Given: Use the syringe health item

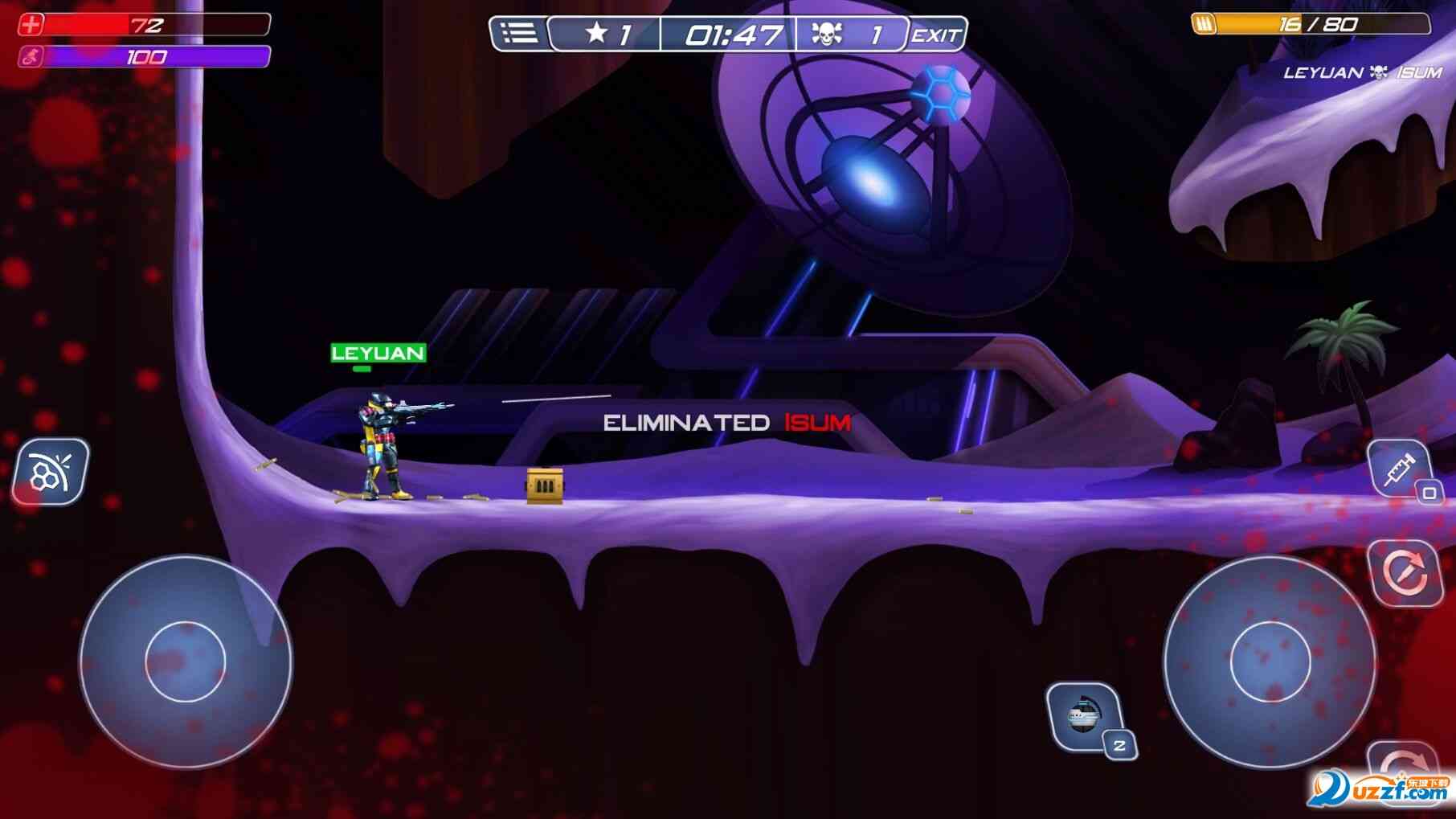Looking at the screenshot, I should coord(1399,469).
